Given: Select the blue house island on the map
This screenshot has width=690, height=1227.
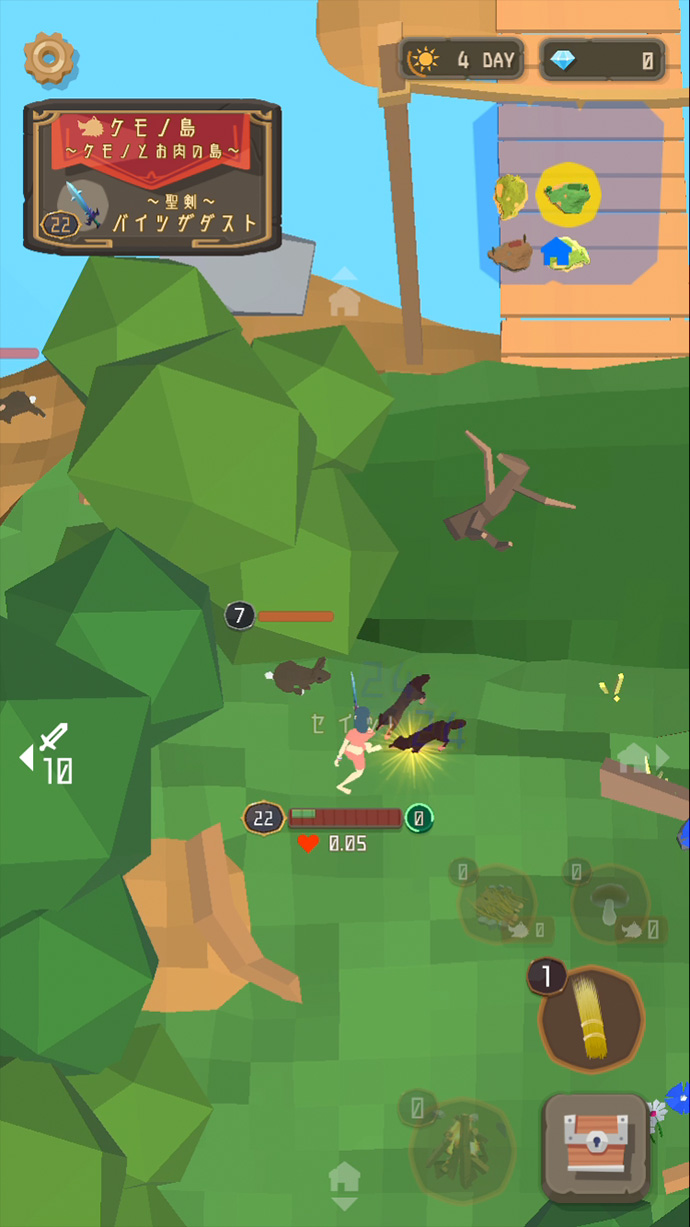Looking at the screenshot, I should 561,251.
